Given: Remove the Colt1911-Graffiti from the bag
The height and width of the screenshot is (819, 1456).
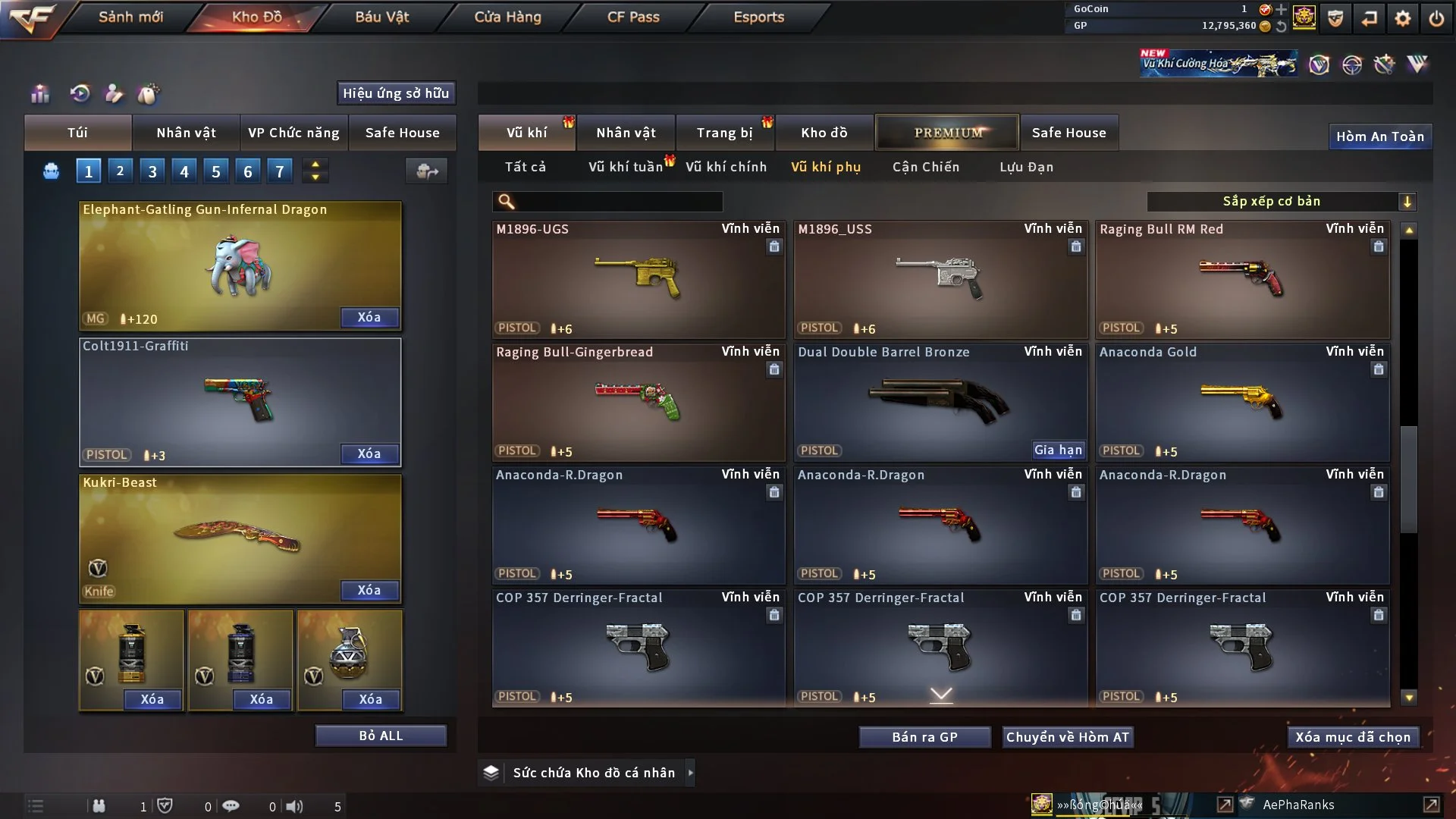Looking at the screenshot, I should [x=369, y=453].
